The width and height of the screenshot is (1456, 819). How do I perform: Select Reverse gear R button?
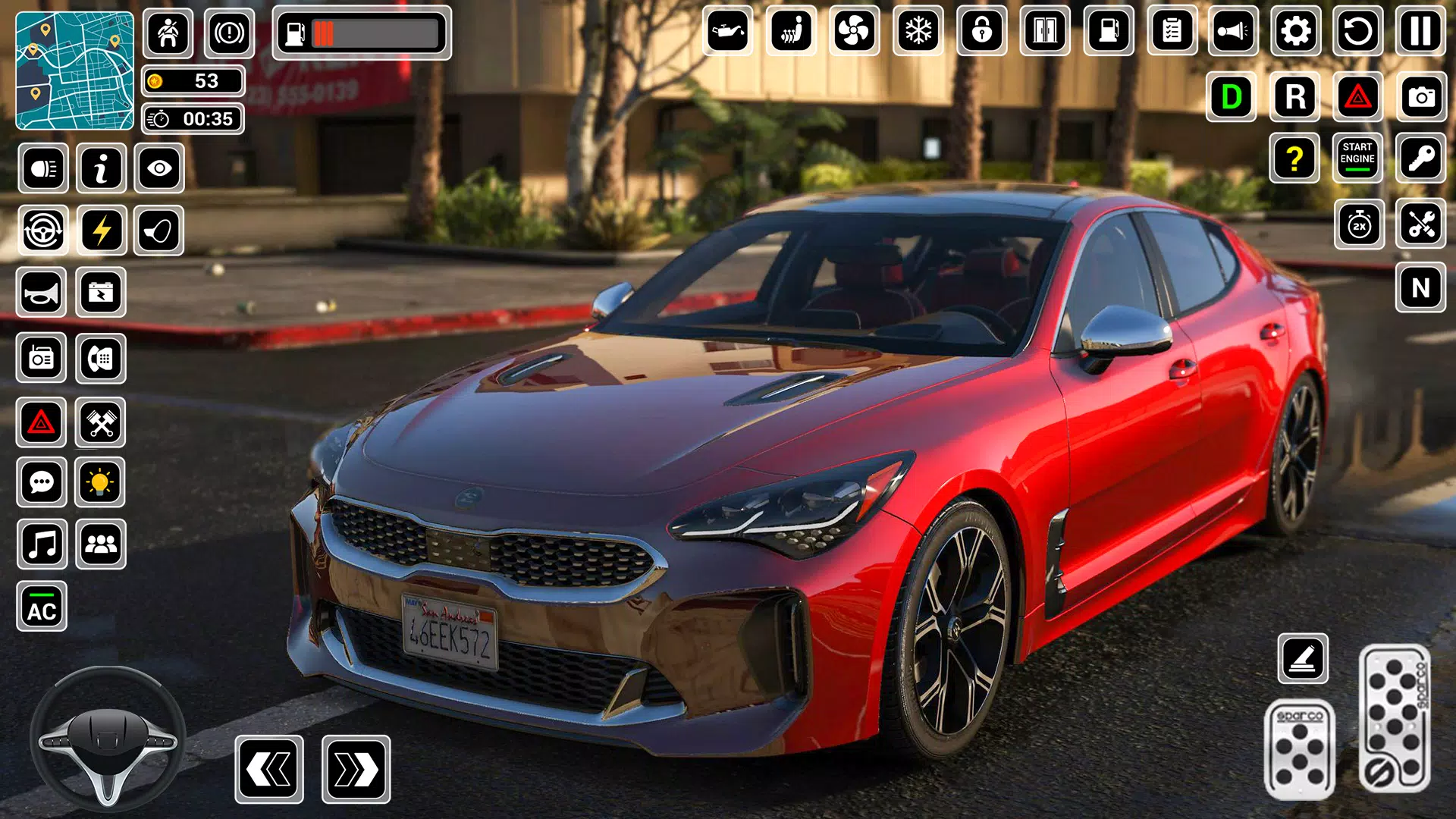(x=1295, y=97)
